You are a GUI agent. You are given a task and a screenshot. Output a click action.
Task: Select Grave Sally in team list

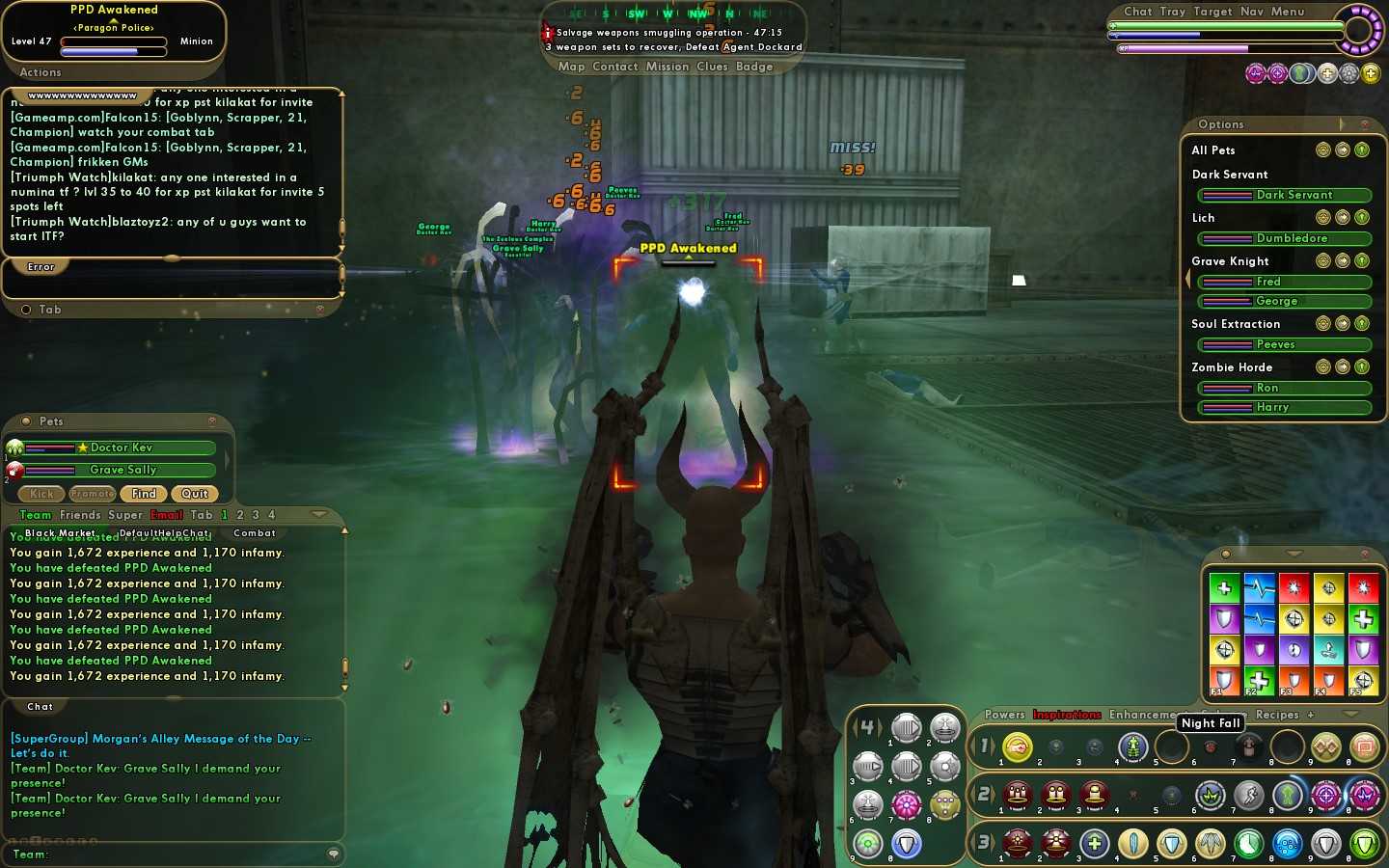123,470
